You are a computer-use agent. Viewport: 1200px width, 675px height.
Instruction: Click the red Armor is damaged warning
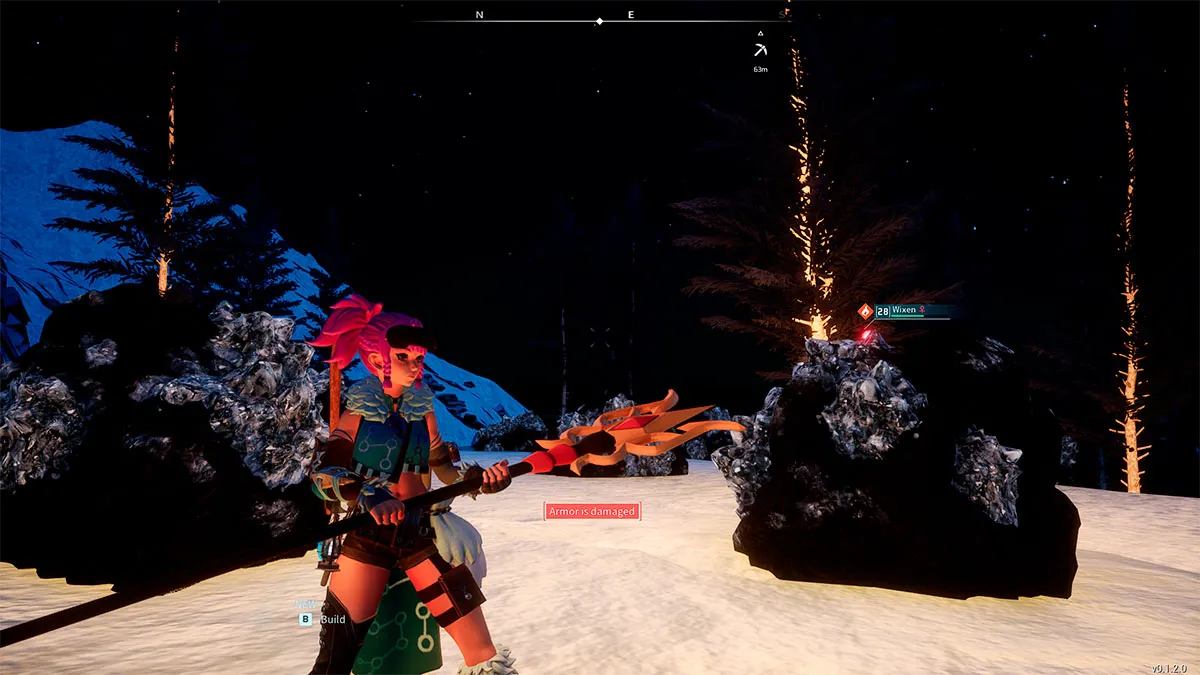coord(591,512)
